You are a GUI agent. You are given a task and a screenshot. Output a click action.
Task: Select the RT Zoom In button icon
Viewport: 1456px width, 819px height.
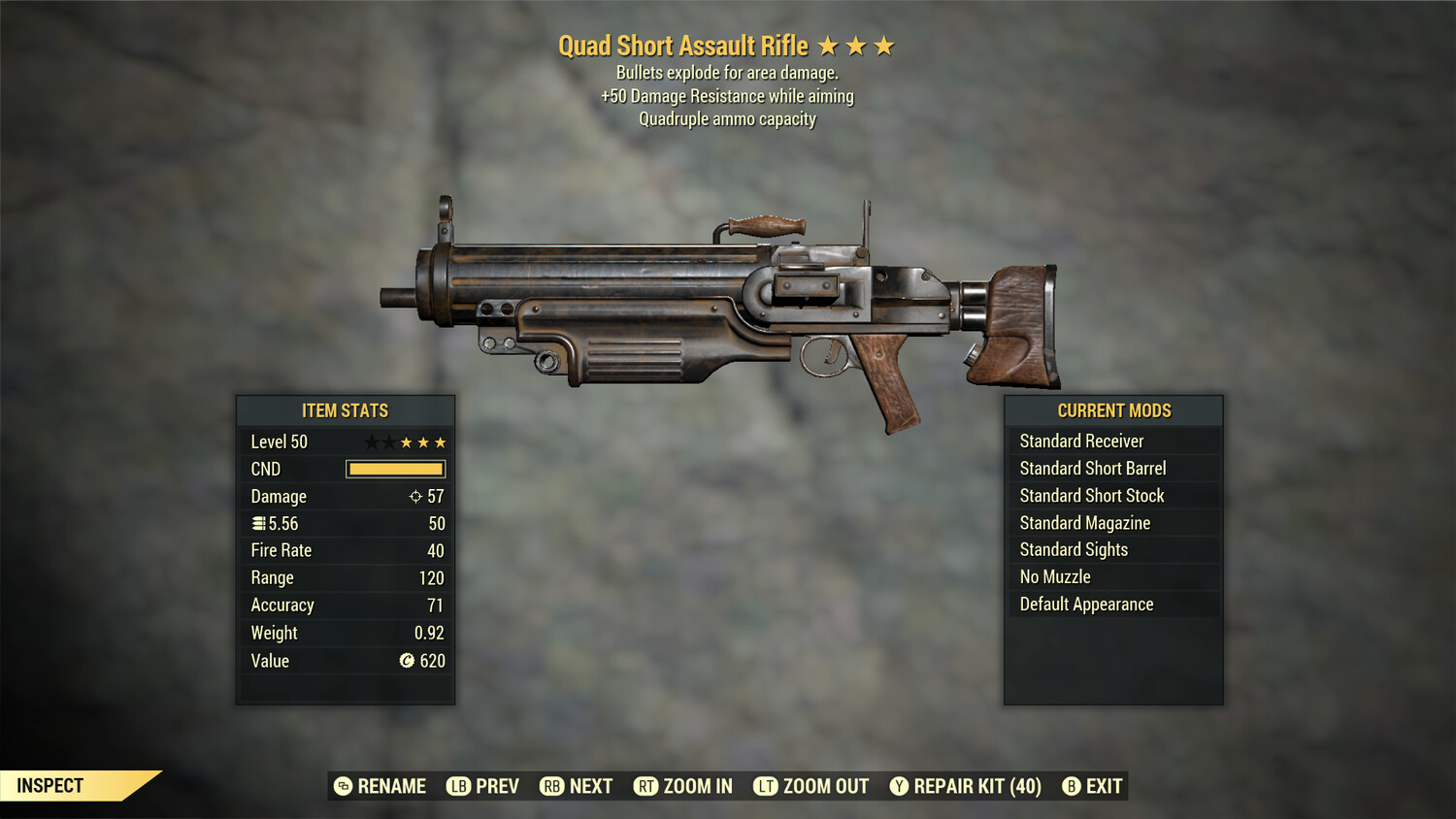647,786
